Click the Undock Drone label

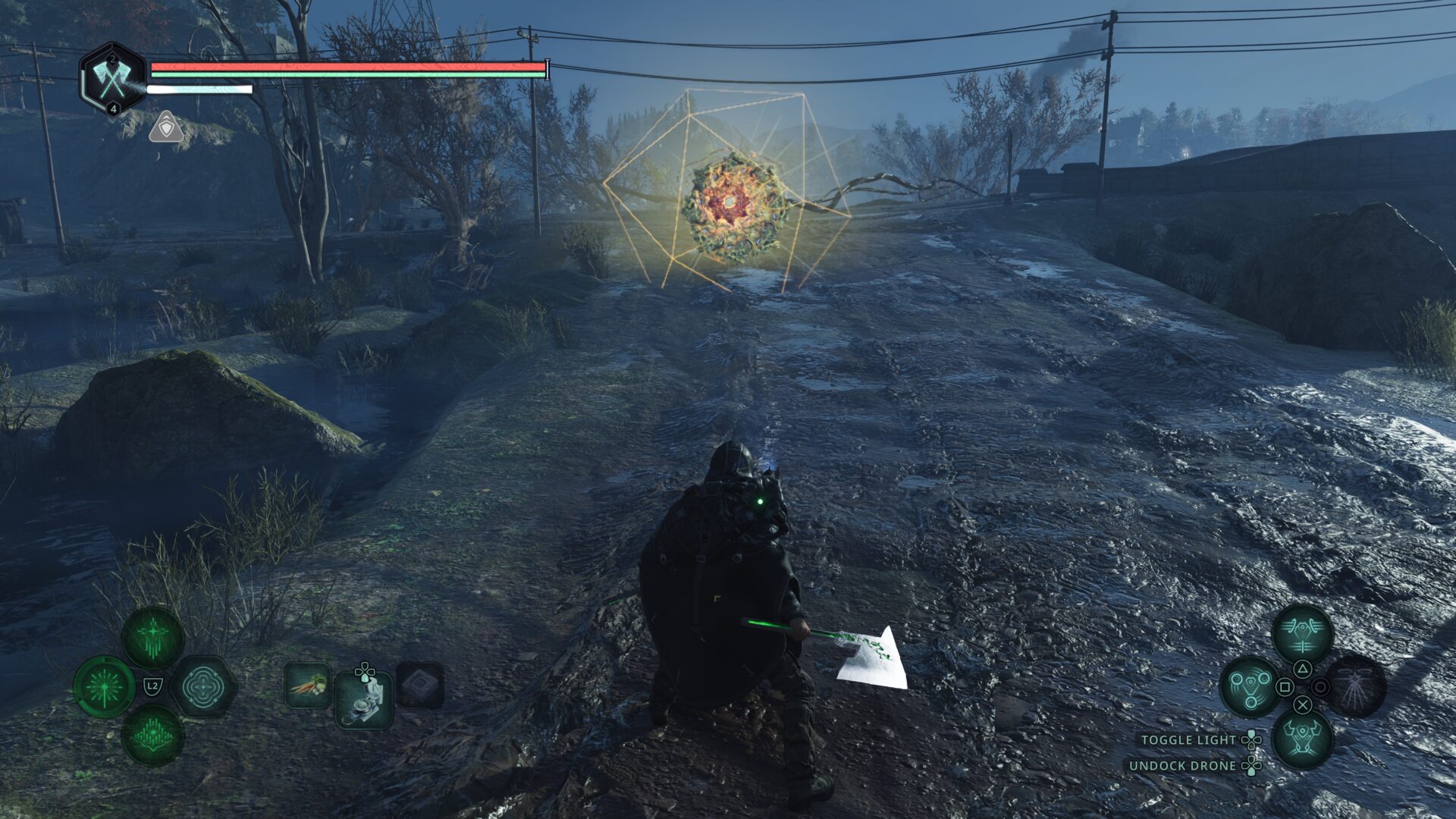tap(1182, 766)
